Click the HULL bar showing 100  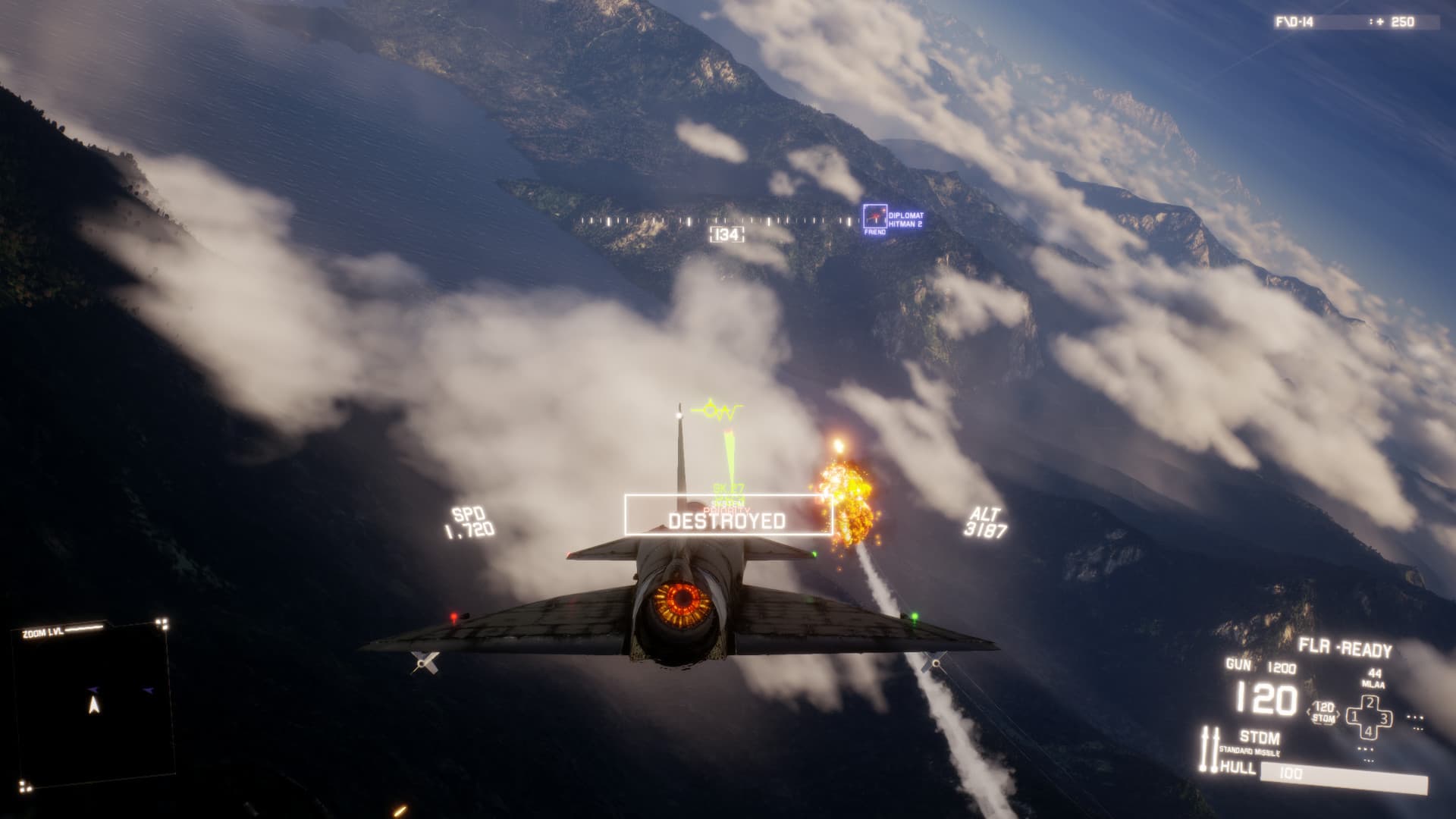pyautogui.click(x=1291, y=774)
